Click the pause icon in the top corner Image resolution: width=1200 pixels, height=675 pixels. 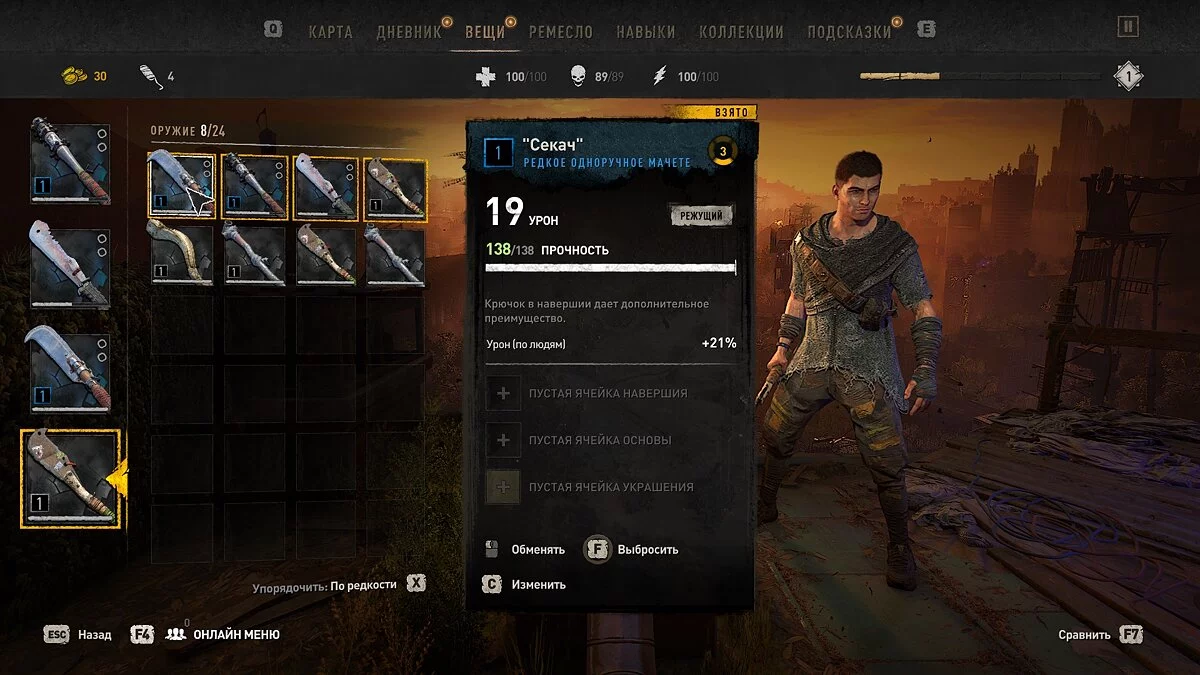tap(1128, 27)
